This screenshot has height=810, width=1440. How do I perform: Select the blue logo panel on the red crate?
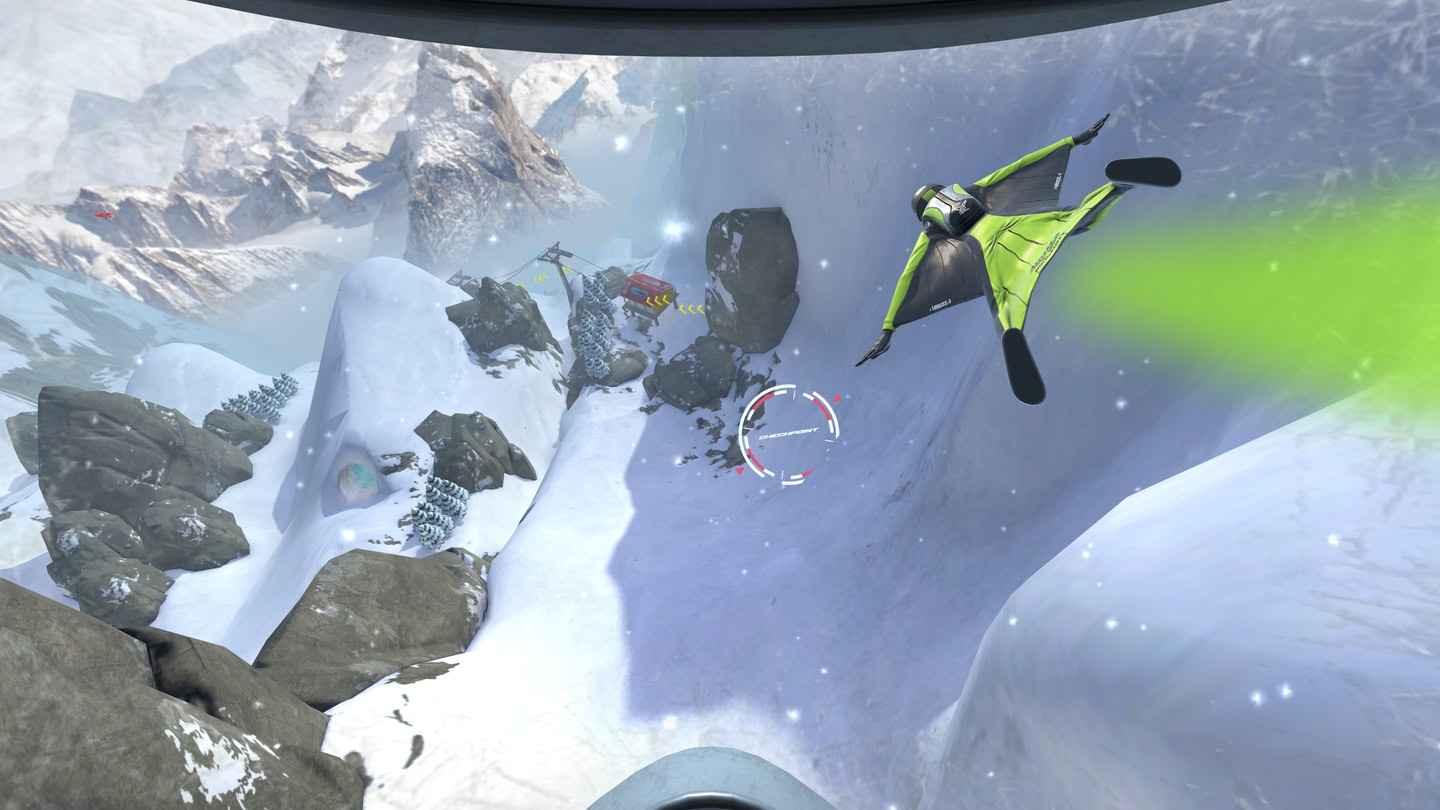click(638, 293)
